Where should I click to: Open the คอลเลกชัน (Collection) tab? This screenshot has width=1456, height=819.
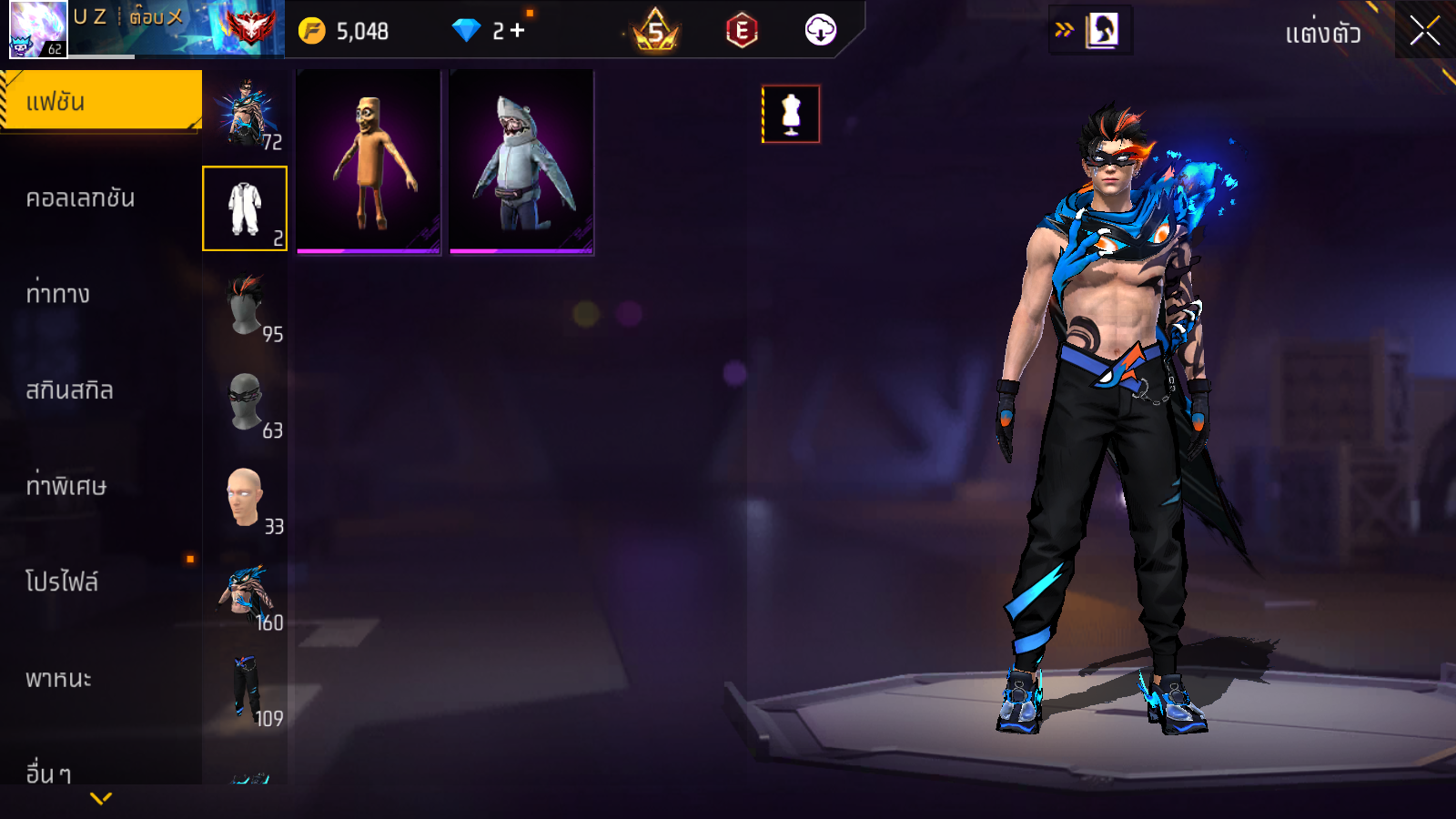click(x=80, y=198)
